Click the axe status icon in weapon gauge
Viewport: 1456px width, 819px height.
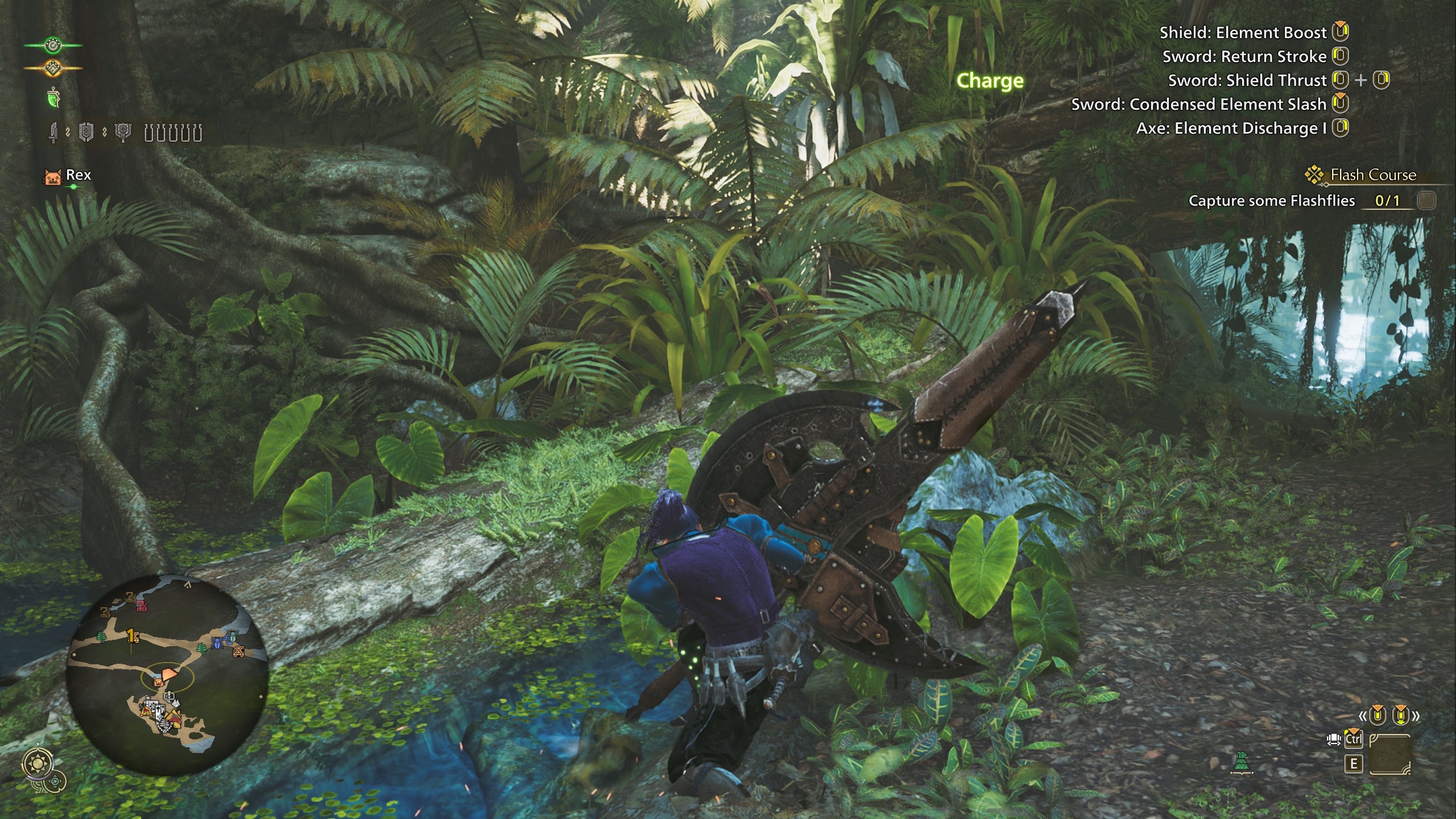pyautogui.click(x=123, y=133)
